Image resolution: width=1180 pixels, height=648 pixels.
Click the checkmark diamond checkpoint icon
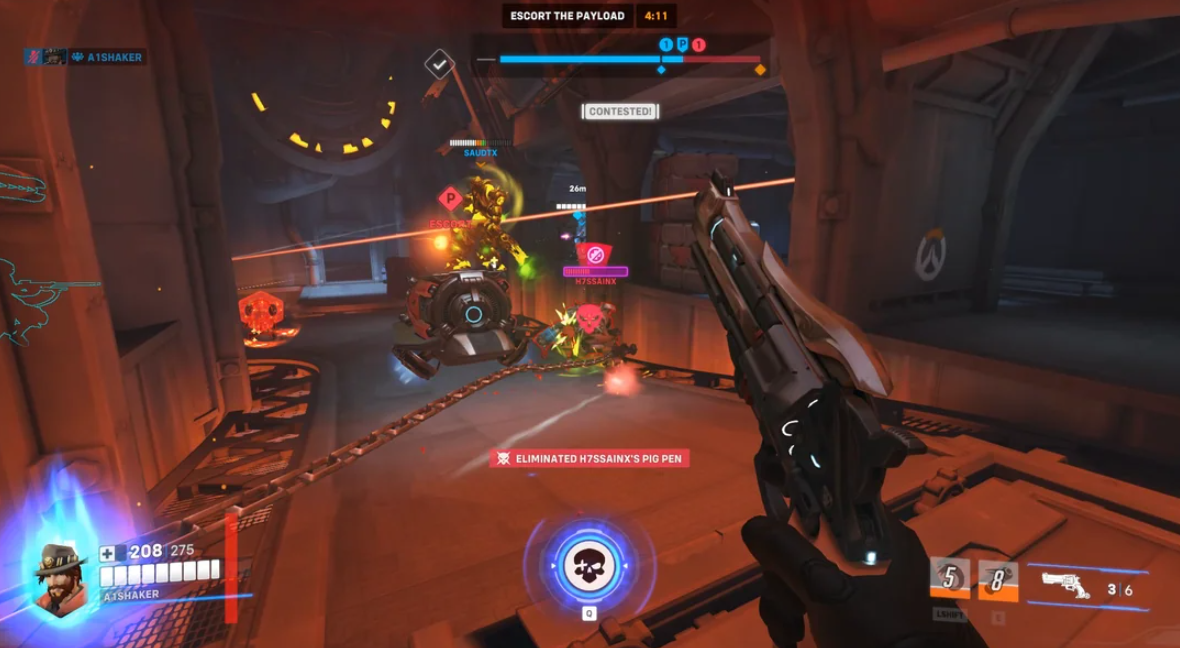coord(439,64)
